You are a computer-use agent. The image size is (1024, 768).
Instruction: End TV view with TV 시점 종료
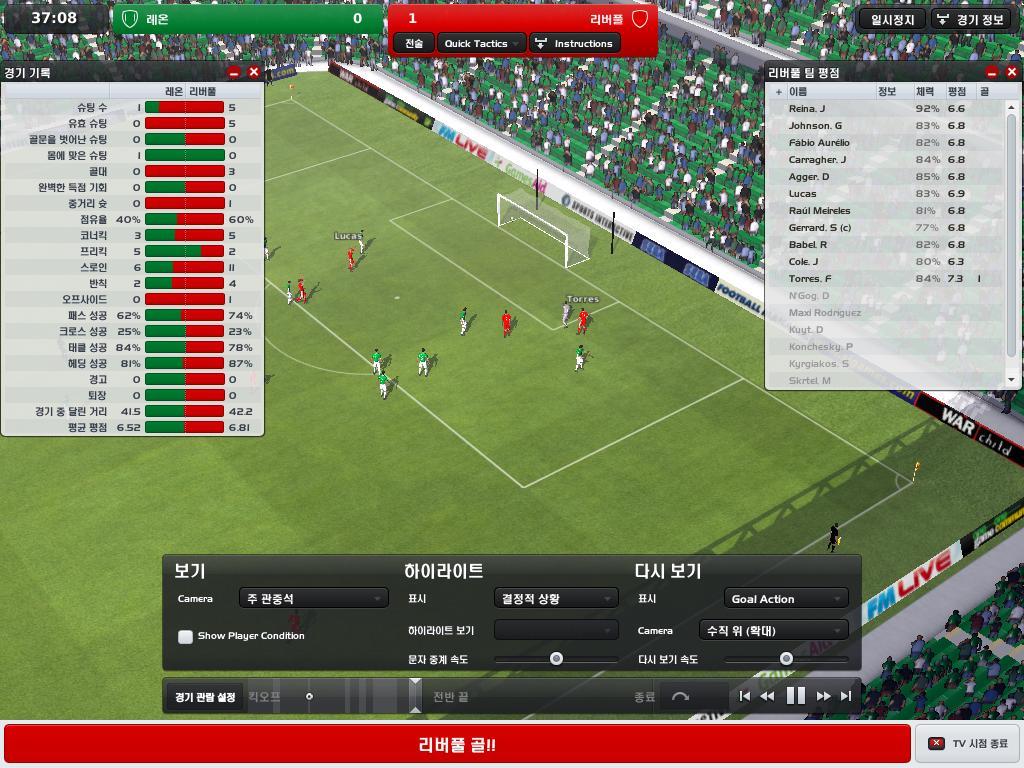coord(968,744)
